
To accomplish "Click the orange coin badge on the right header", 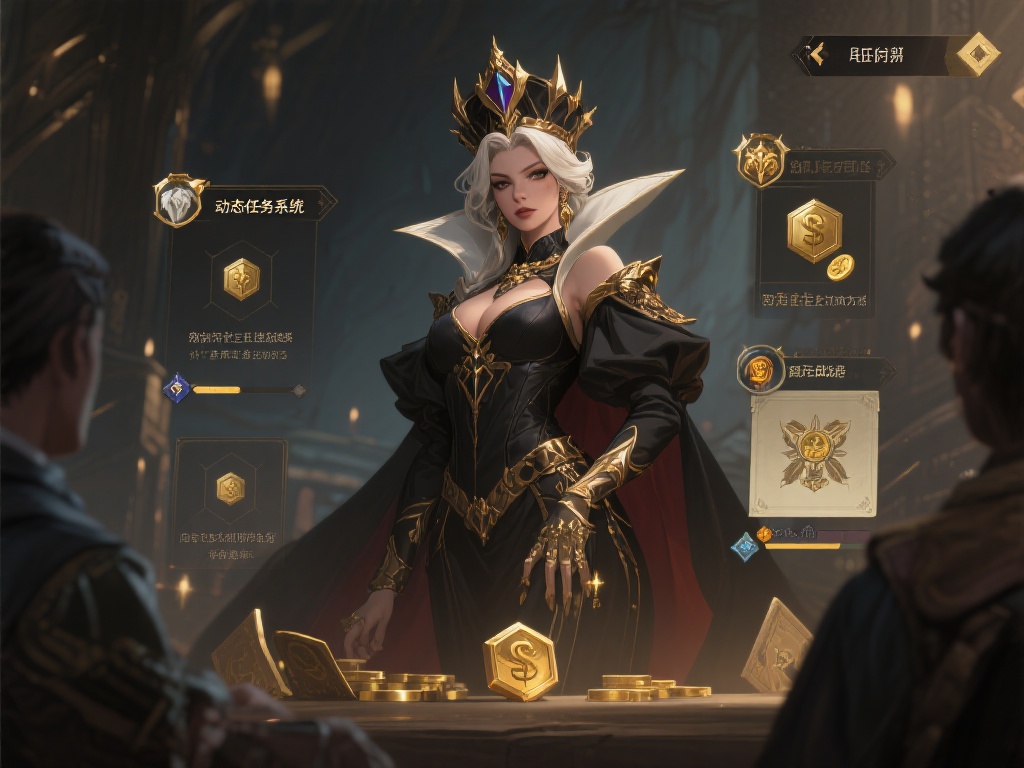I will [x=760, y=371].
